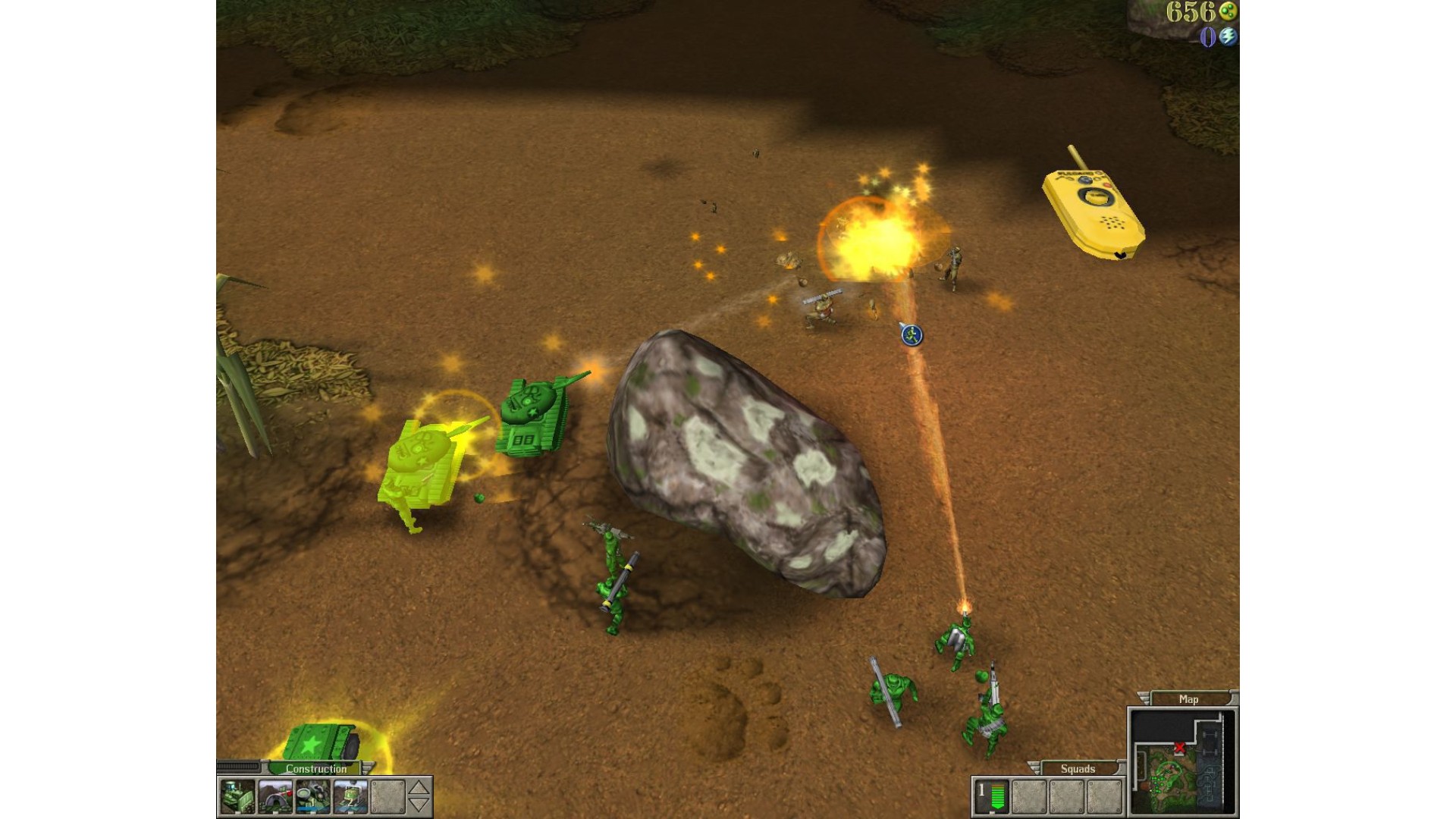Choose the bunker with barrier gate icon
The height and width of the screenshot is (819, 1456).
[x=275, y=797]
